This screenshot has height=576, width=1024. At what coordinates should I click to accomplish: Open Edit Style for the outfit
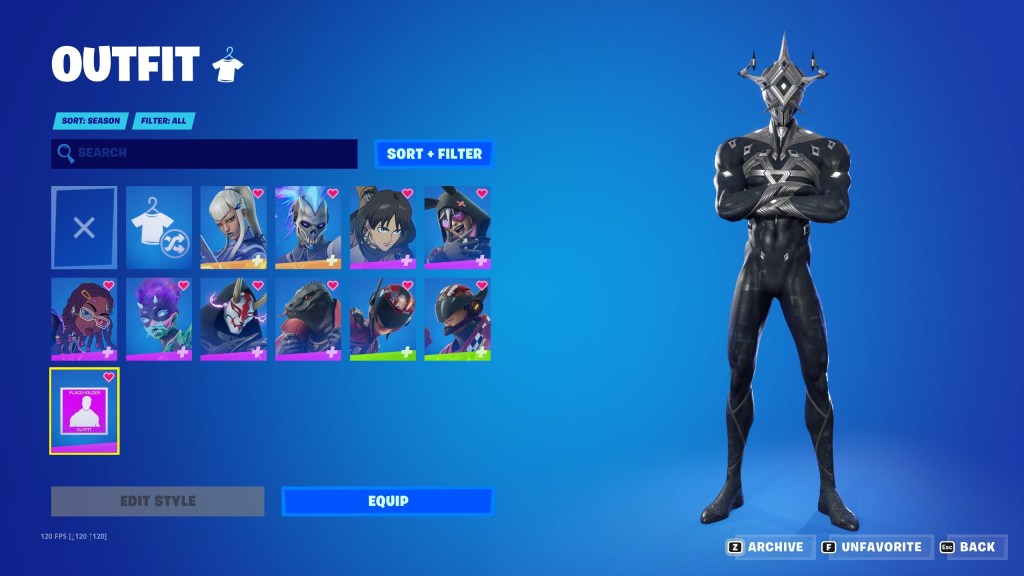(x=158, y=501)
